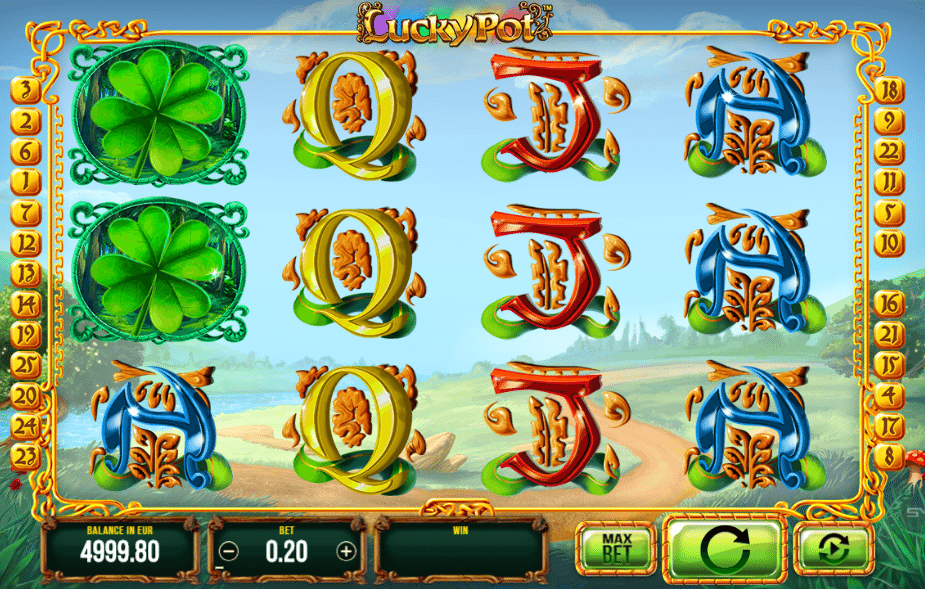Pick payline number 10
This screenshot has width=925, height=589.
[x=887, y=243]
